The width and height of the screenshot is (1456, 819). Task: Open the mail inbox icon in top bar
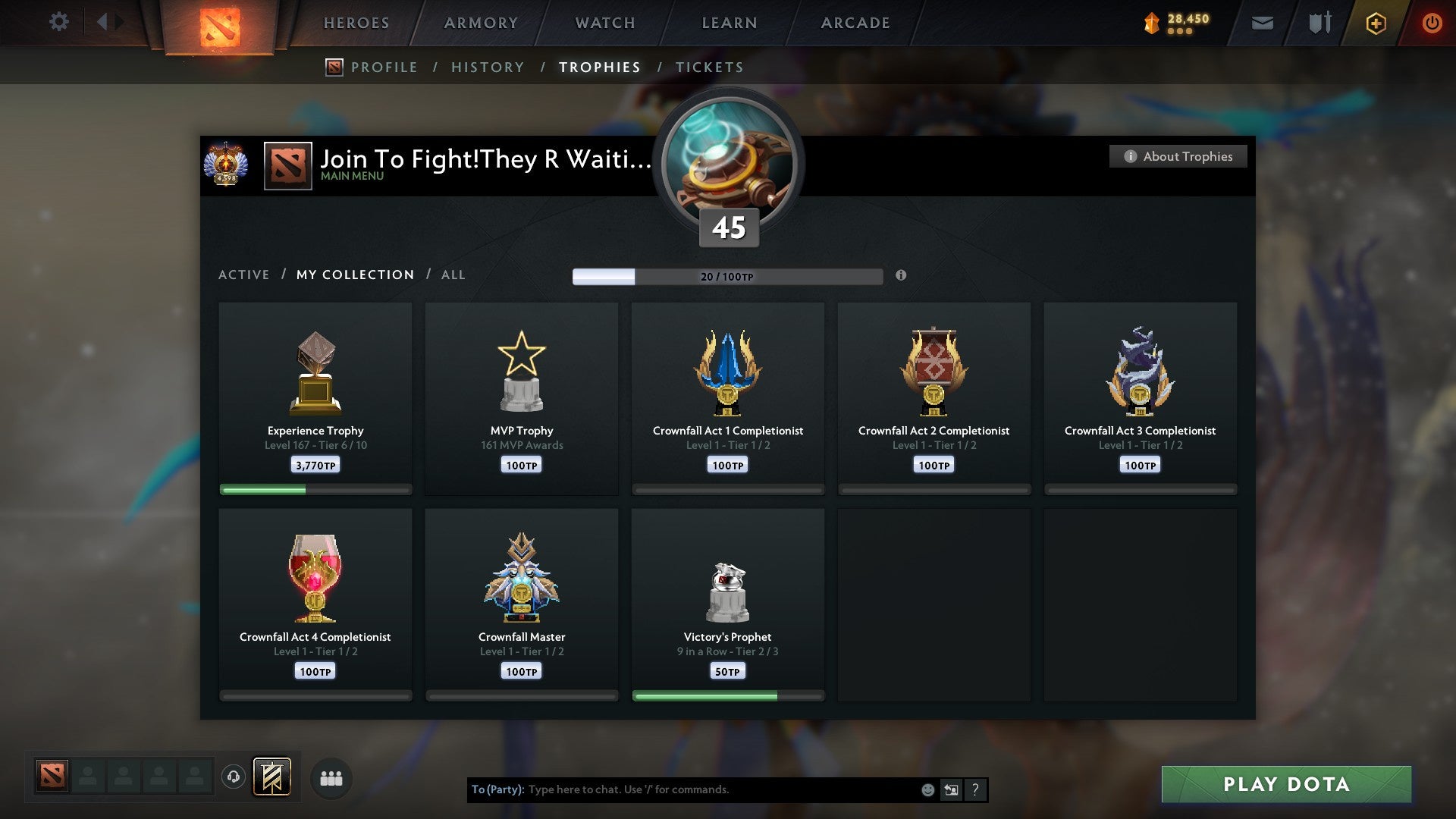point(1262,23)
